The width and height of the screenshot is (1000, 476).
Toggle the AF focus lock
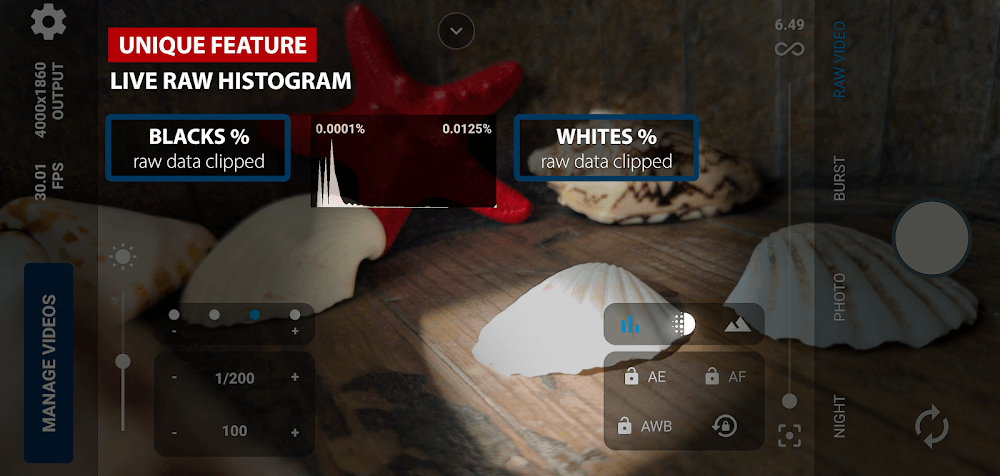[x=724, y=377]
